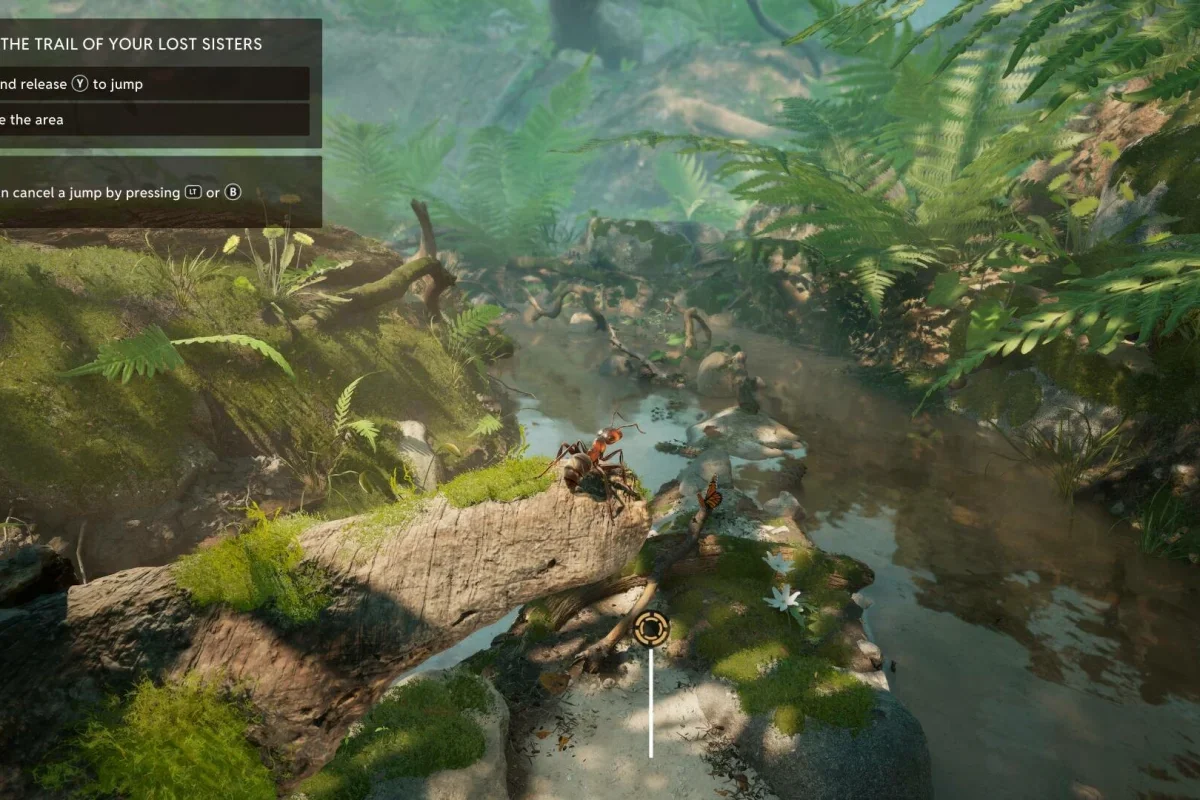Select the objective row ending in "the area"
Viewport: 1200px width, 800px height.
pos(150,120)
